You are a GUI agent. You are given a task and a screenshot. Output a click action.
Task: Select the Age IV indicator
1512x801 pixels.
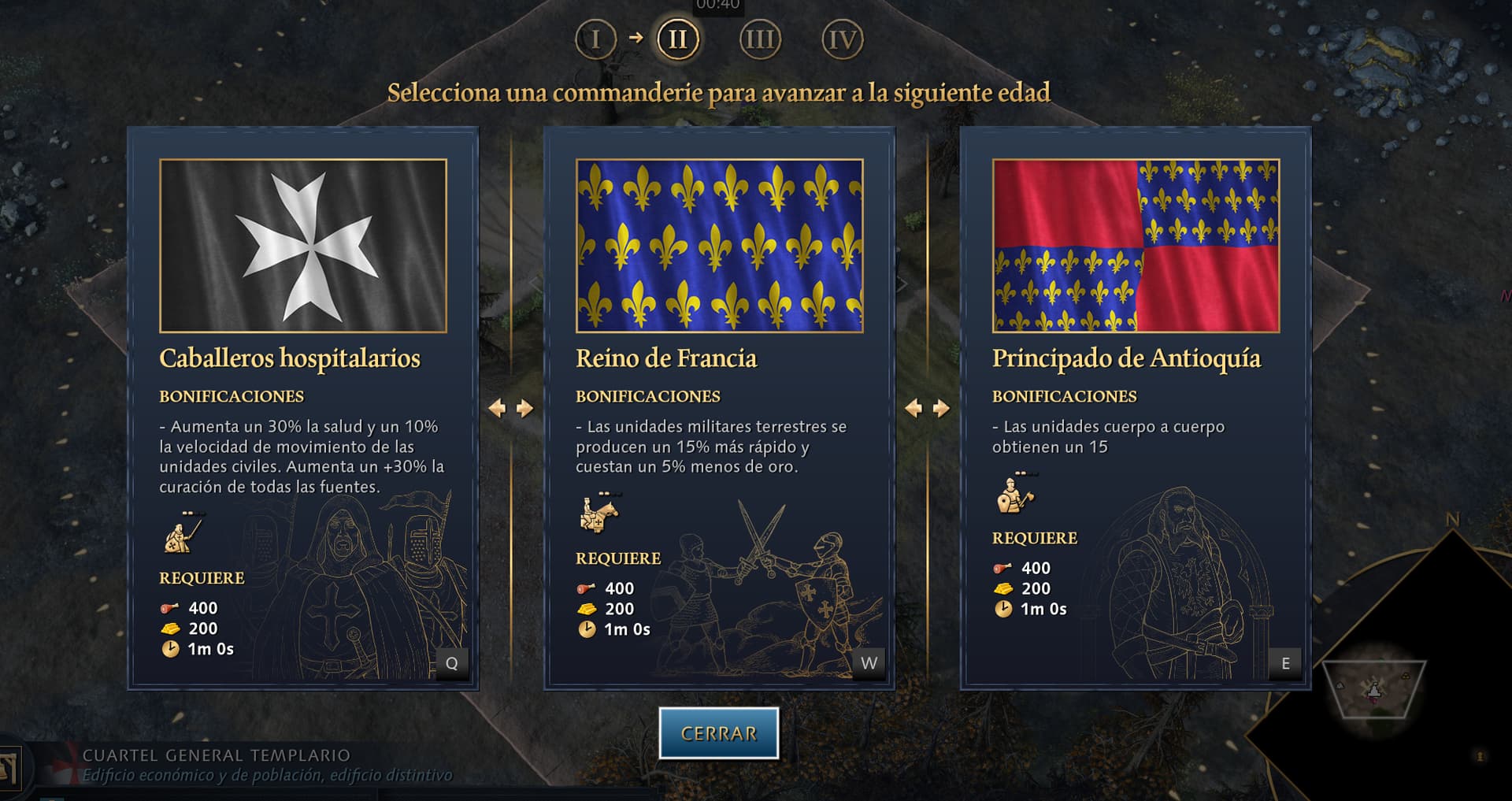[842, 39]
